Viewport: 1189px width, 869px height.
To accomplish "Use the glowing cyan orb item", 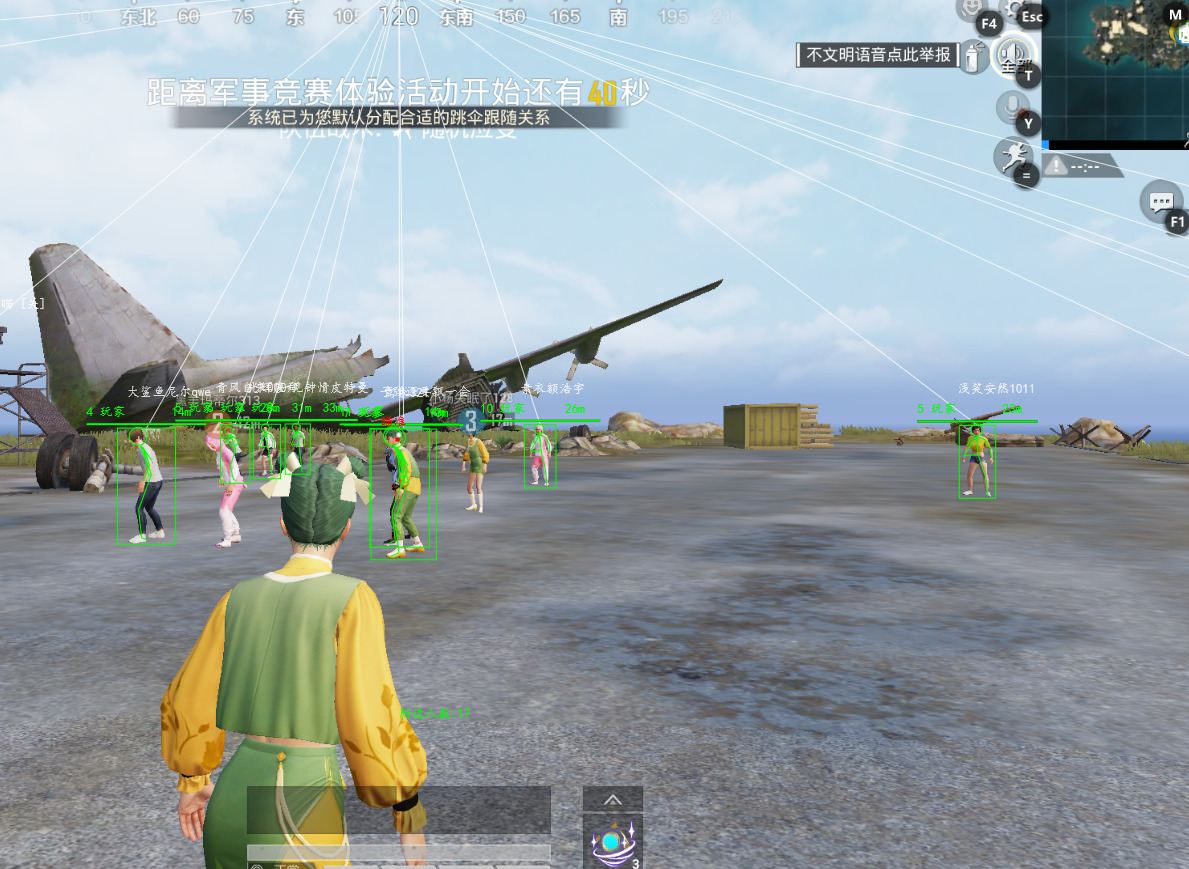I will point(611,843).
